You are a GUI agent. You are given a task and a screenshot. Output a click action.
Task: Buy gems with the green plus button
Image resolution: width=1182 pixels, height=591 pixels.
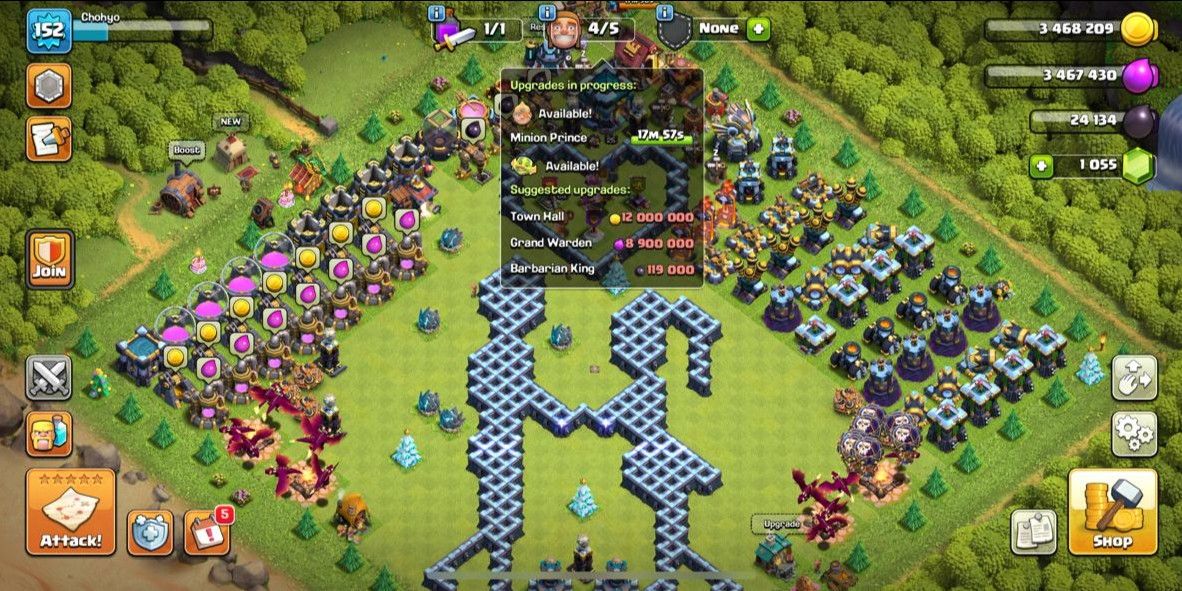(1041, 166)
